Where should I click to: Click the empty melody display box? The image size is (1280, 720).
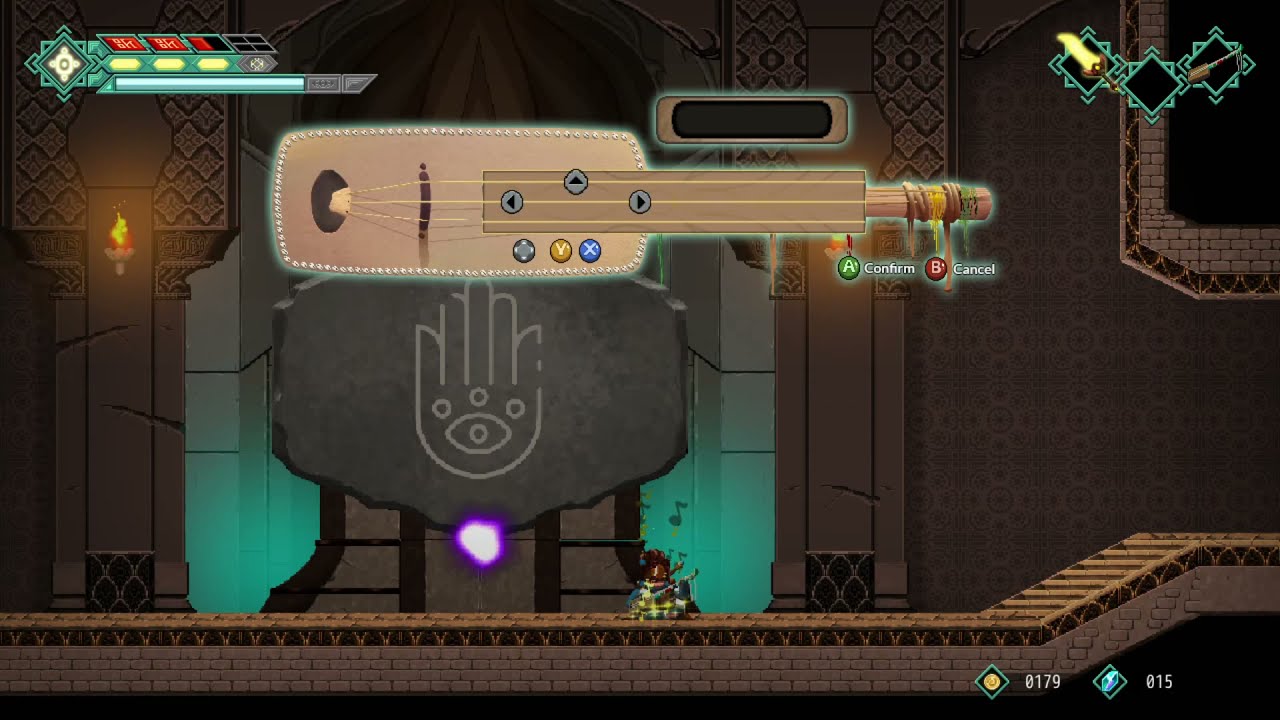point(752,120)
